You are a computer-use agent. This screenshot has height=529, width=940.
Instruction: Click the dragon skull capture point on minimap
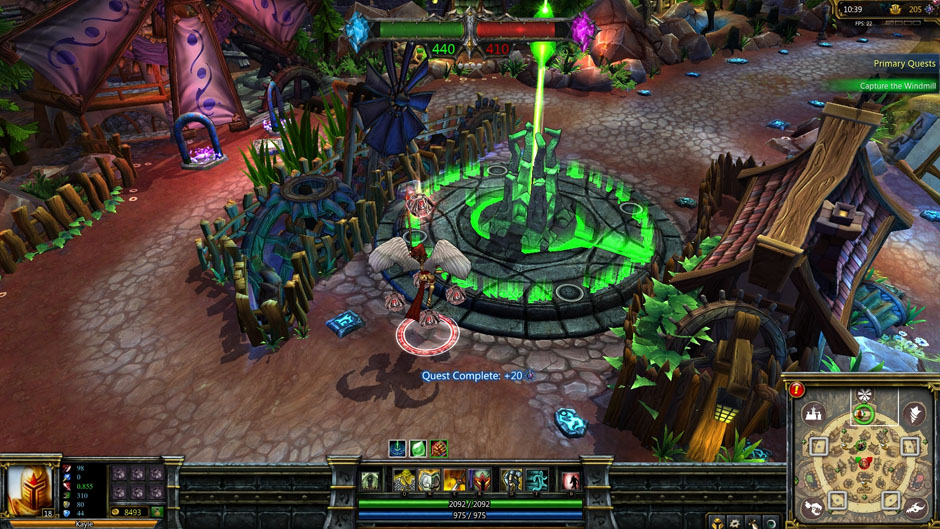[913, 508]
